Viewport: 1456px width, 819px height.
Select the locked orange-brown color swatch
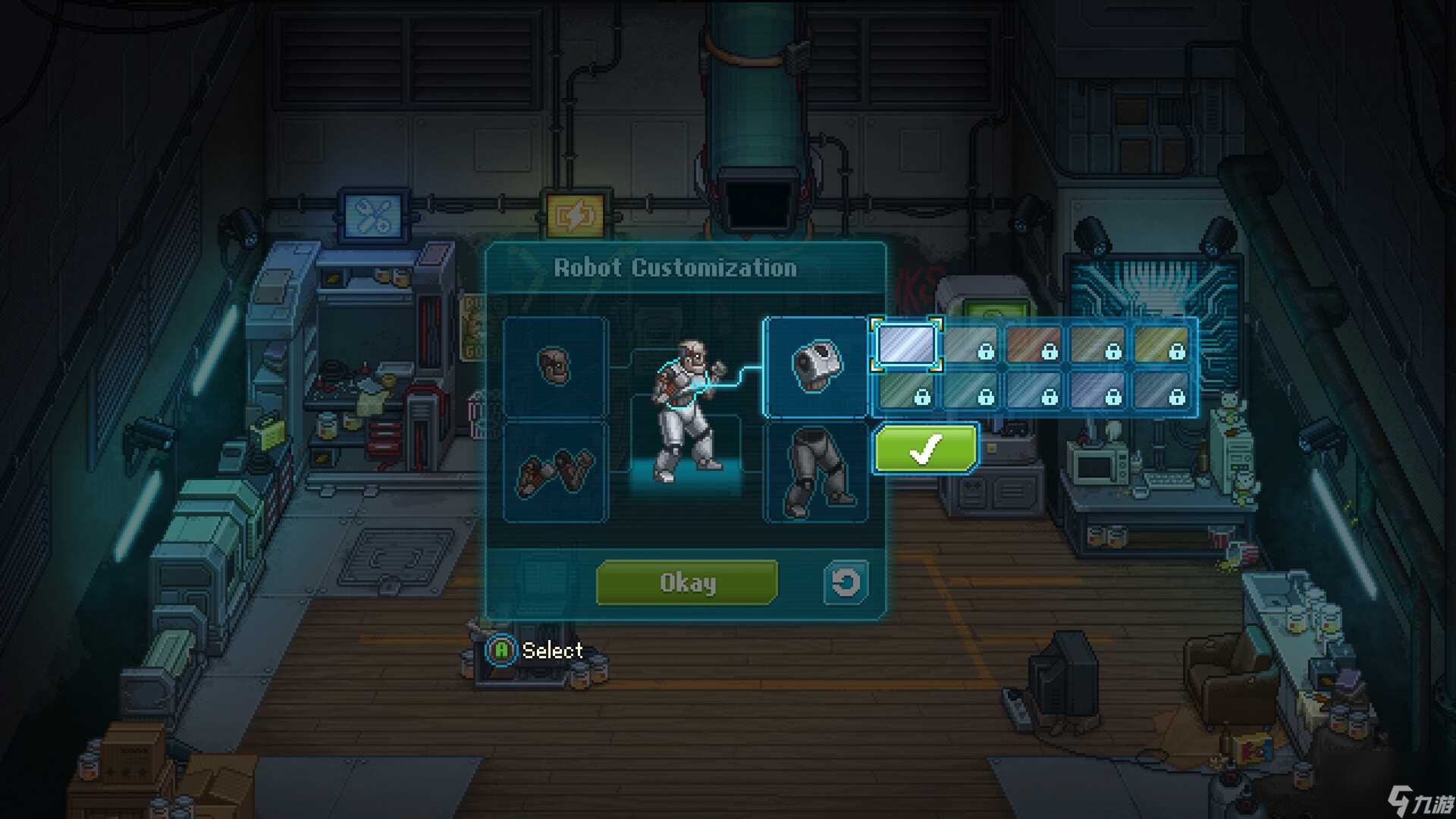pos(1034,345)
